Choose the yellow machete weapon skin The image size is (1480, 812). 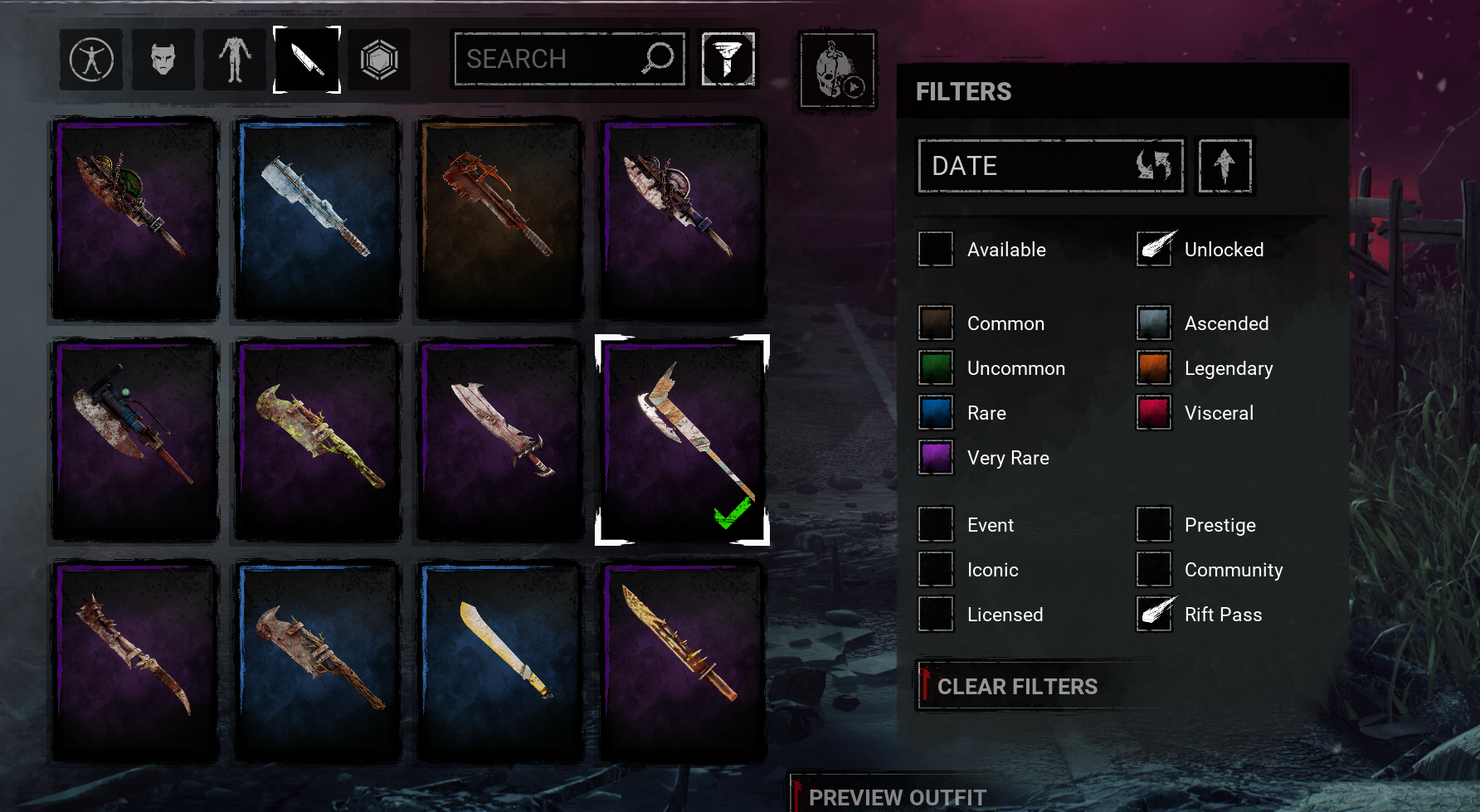click(x=500, y=661)
